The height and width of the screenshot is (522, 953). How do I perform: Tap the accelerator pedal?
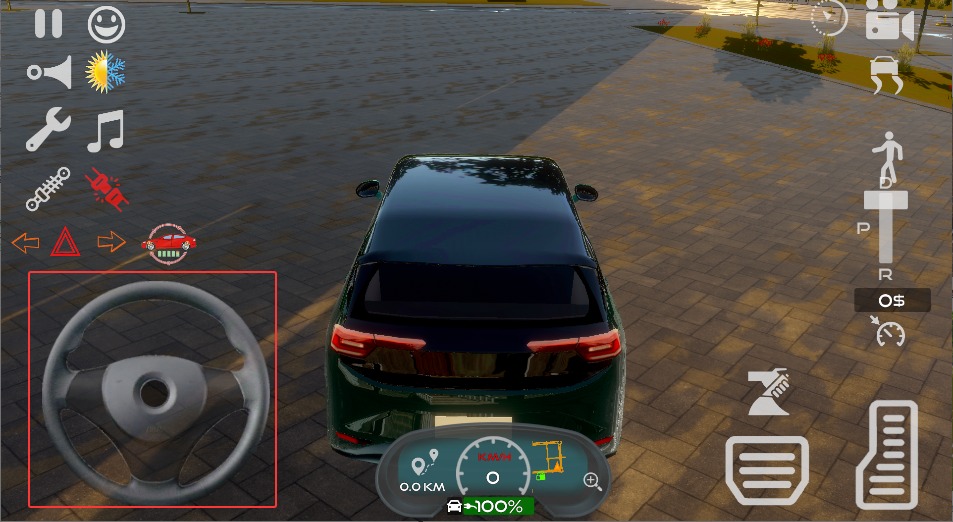[887, 455]
